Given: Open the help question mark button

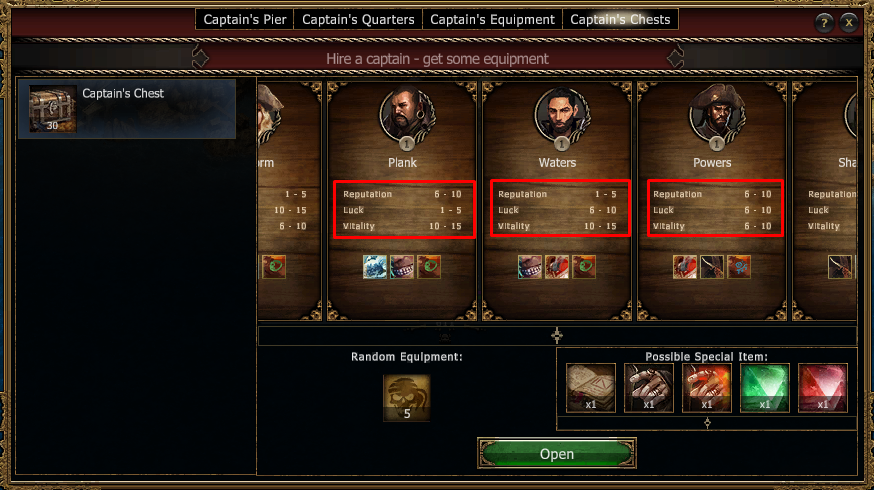Looking at the screenshot, I should point(824,23).
